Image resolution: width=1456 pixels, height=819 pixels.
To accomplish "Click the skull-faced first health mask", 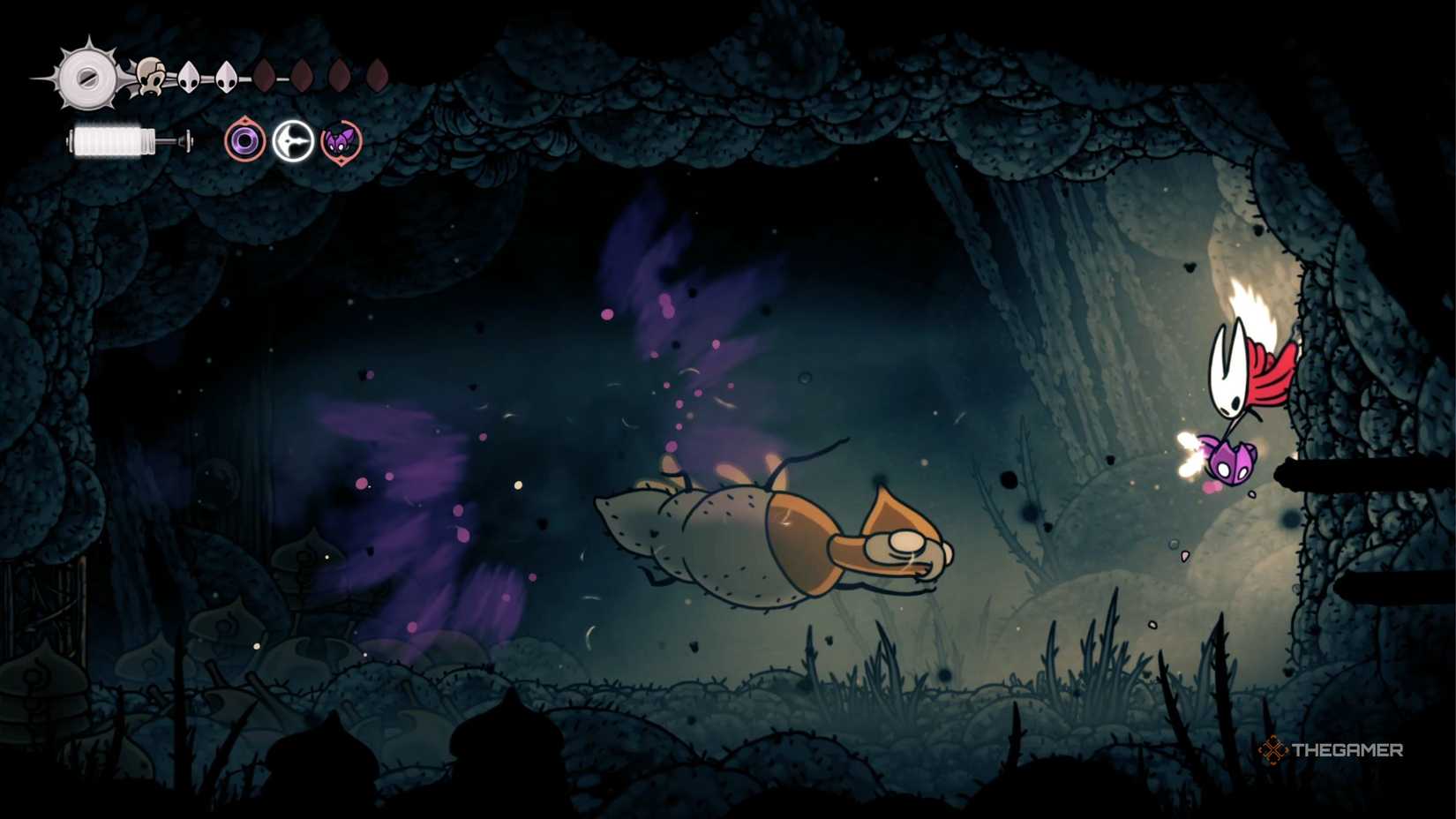I will click(x=150, y=75).
